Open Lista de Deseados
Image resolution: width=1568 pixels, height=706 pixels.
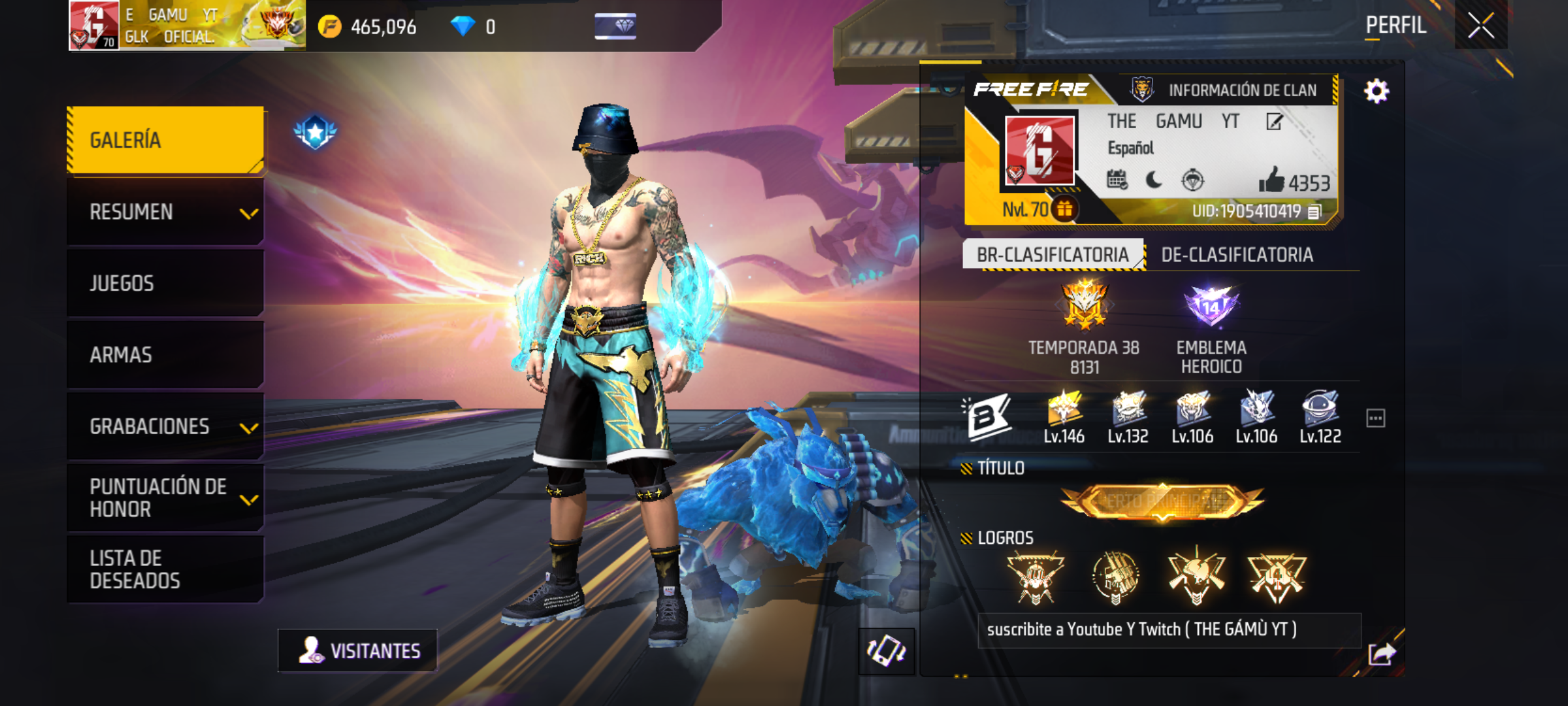coord(165,569)
